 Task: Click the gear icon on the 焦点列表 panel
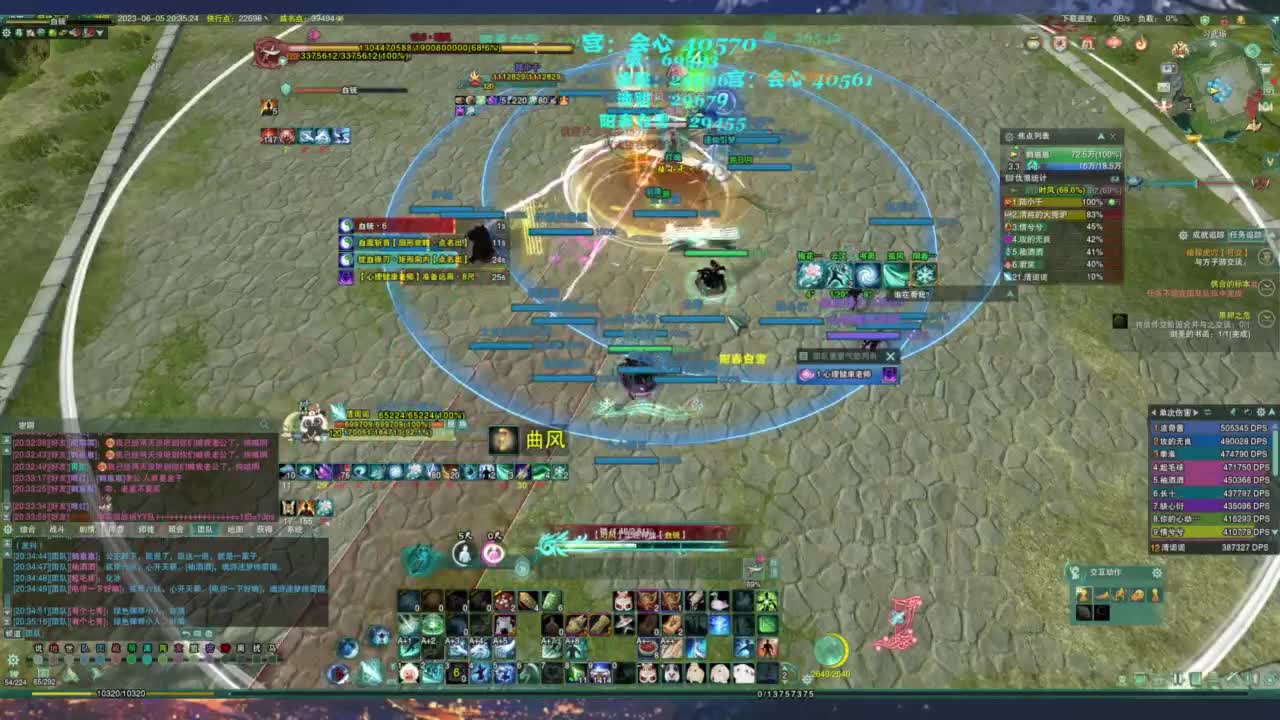tap(1008, 136)
